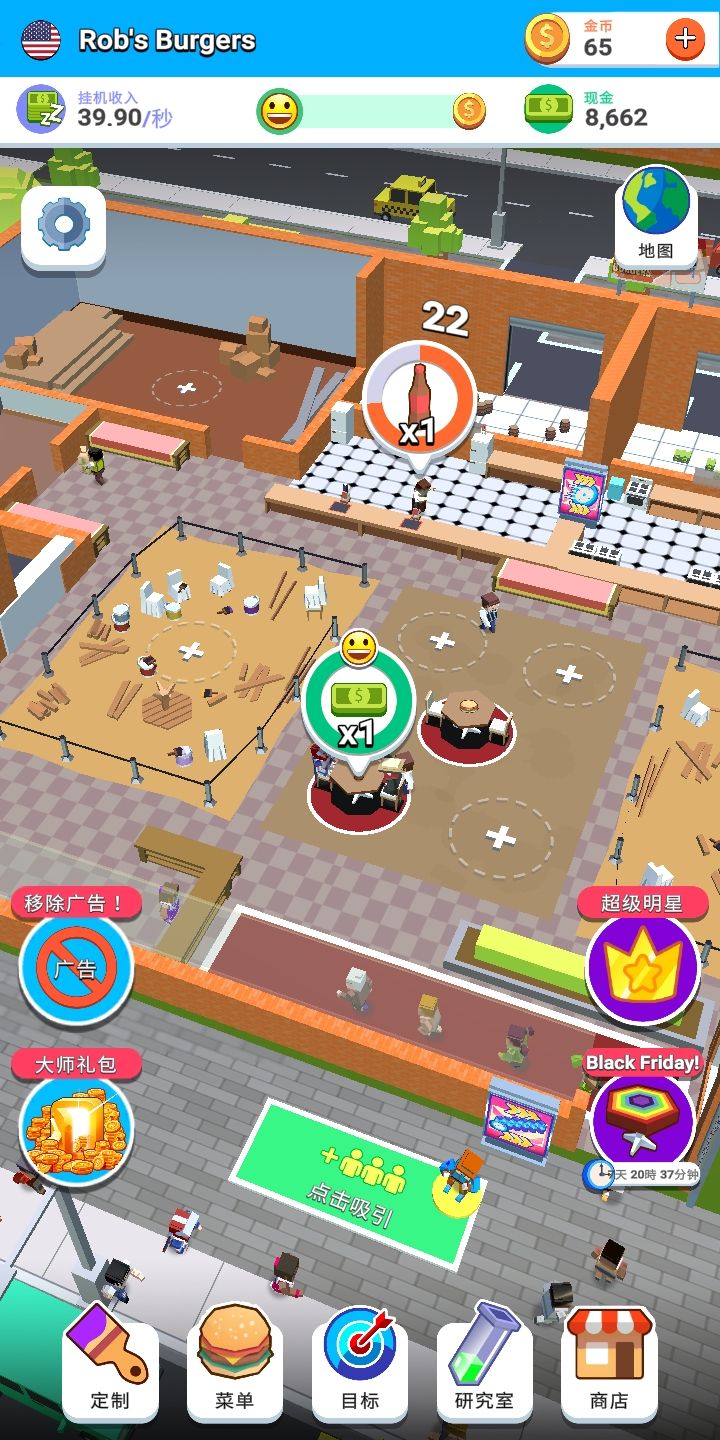Screen dimensions: 720x1440
Task: Open the 超级明星 crown button
Action: pyautogui.click(x=642, y=968)
